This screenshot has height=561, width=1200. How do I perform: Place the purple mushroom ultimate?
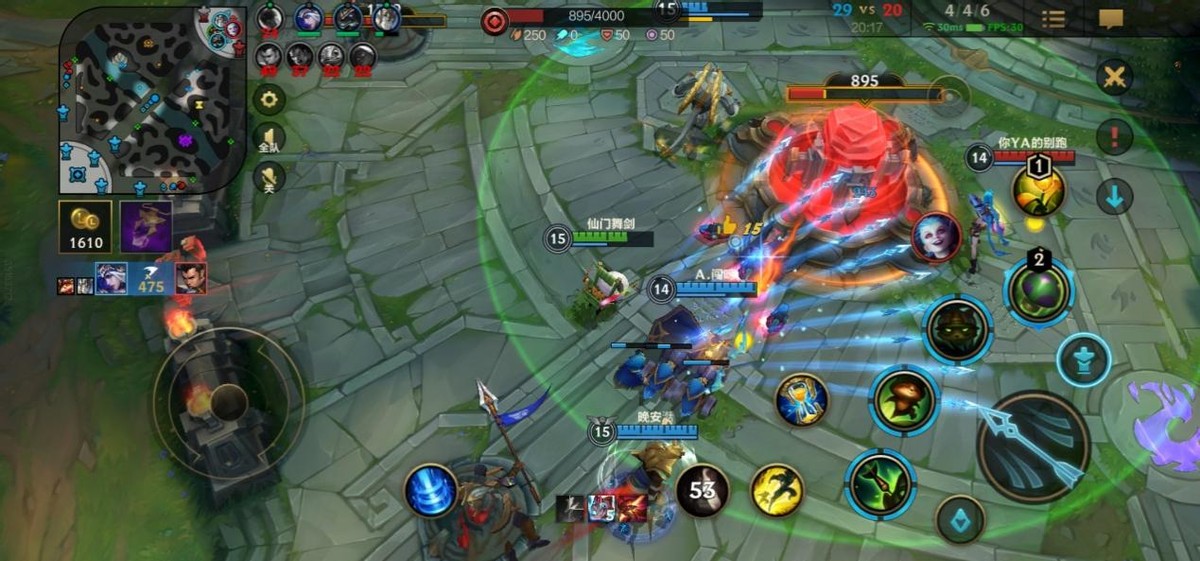click(x=1038, y=291)
